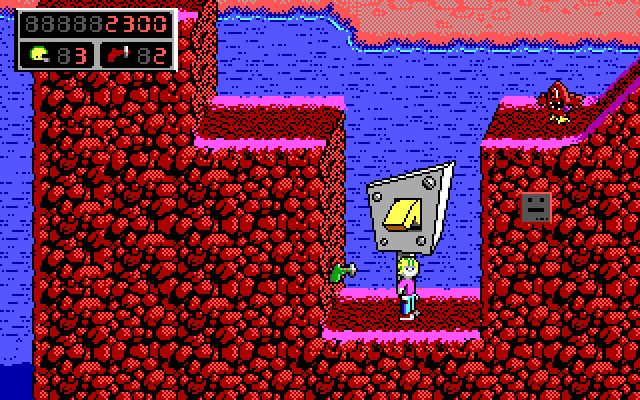Click the yellow helmet lives icon

pos(41,52)
